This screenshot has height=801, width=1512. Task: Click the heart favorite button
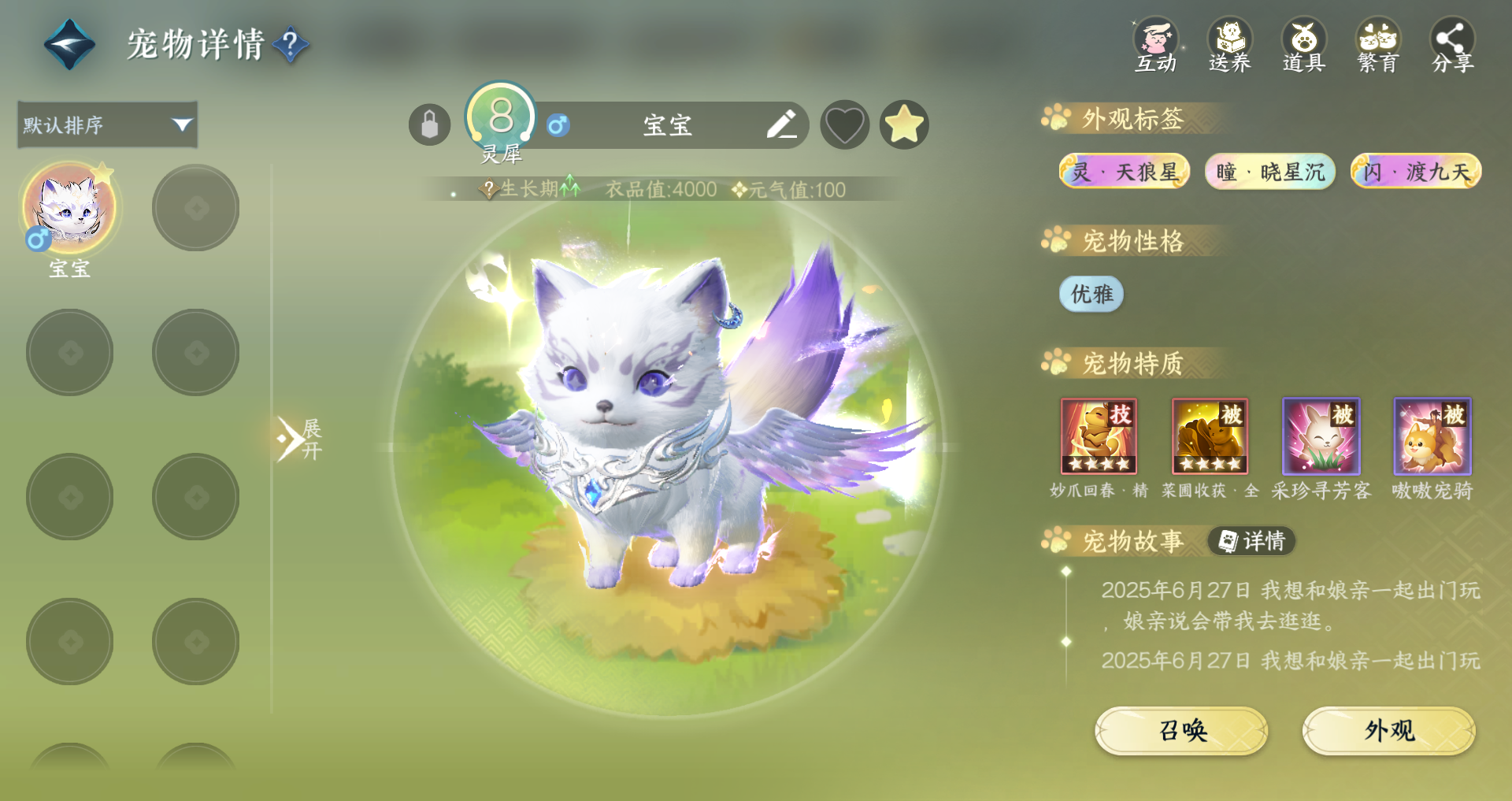(x=844, y=124)
